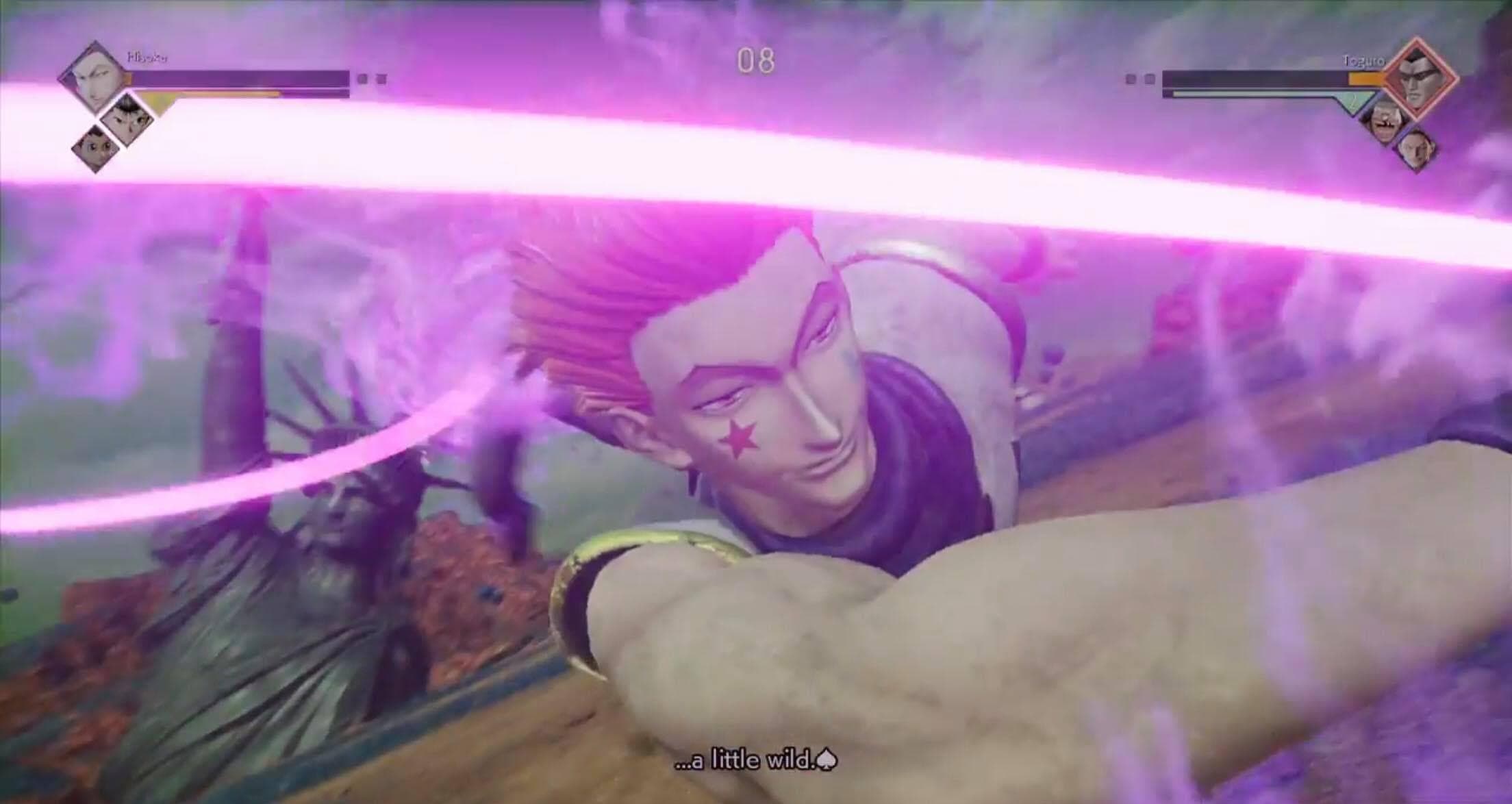Select the Hisoka name label
Viewport: 1512px width, 804px height.
147,58
